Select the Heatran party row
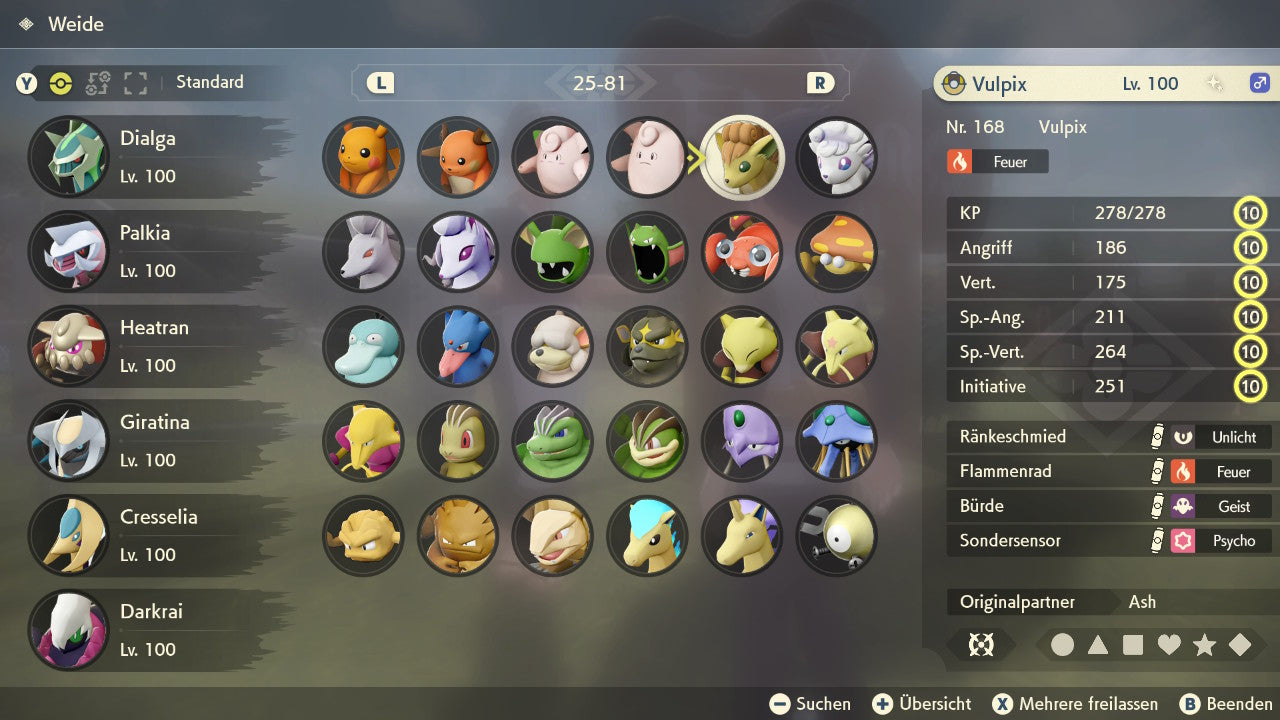Screen dimensions: 1280x720 (x=150, y=346)
